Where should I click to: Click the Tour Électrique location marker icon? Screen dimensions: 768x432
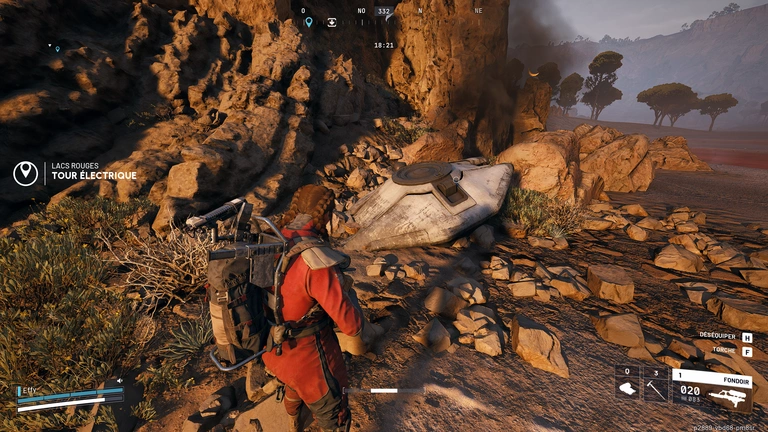(25, 173)
